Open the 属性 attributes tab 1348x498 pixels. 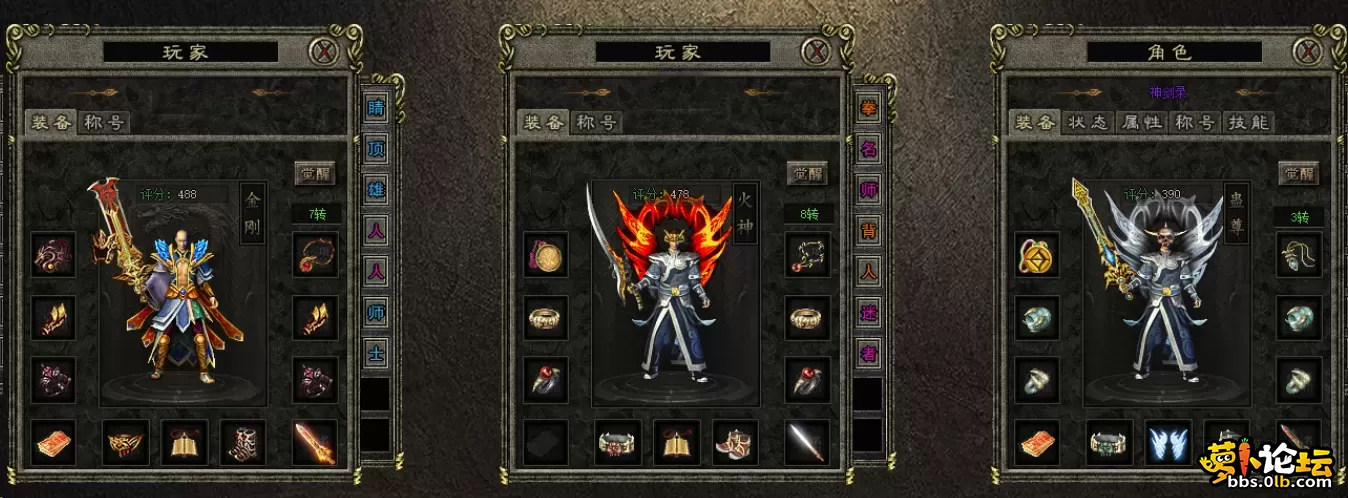1141,122
